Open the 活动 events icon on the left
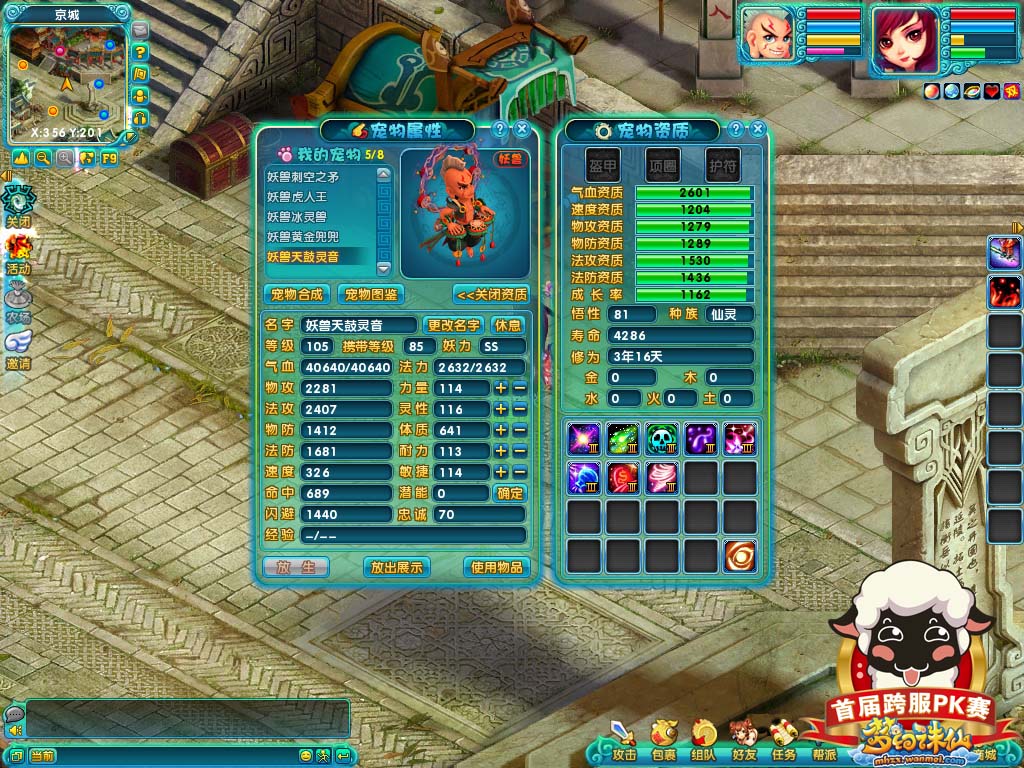Viewport: 1024px width, 768px height. click(18, 252)
